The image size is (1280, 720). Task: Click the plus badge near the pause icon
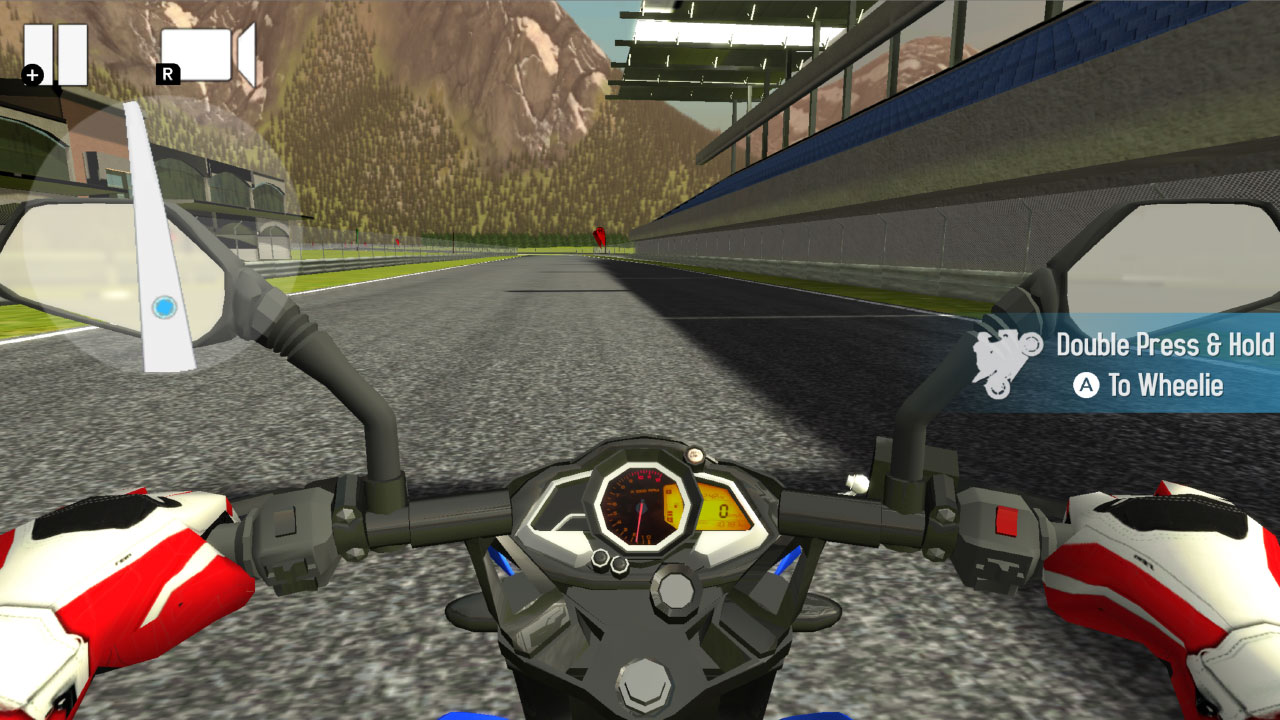click(x=32, y=75)
